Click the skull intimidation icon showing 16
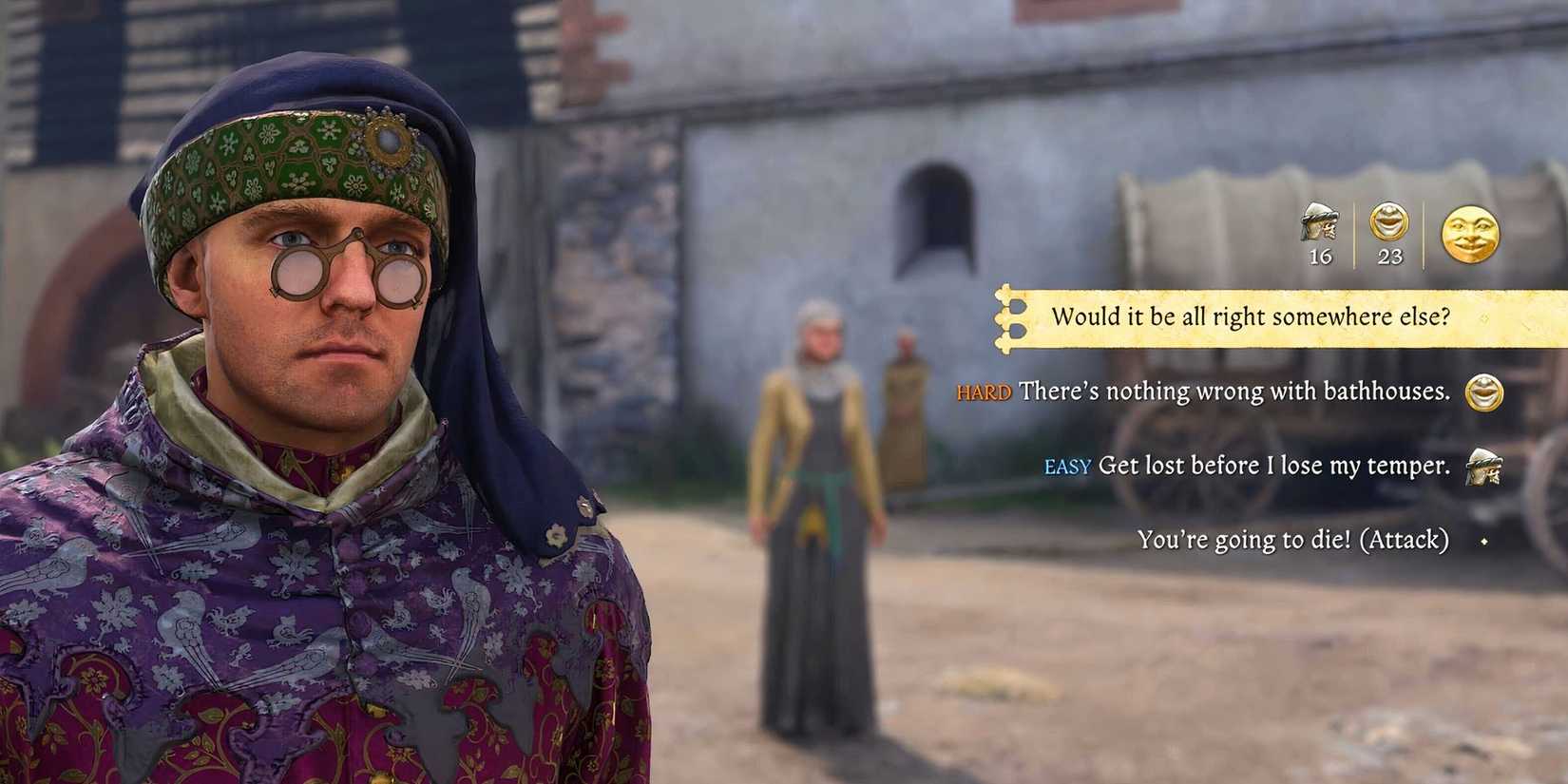 click(1321, 225)
